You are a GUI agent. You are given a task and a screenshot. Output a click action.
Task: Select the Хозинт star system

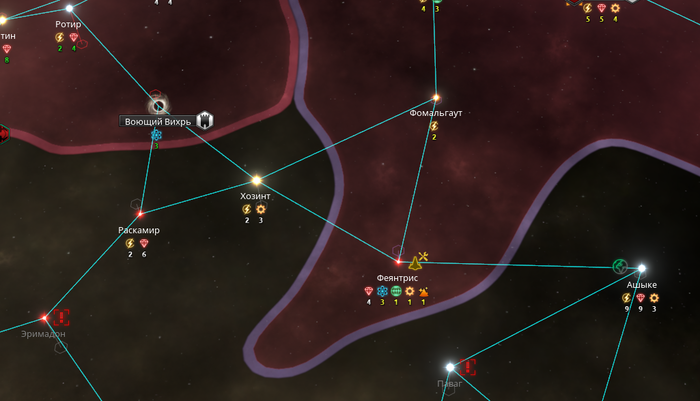point(256,180)
